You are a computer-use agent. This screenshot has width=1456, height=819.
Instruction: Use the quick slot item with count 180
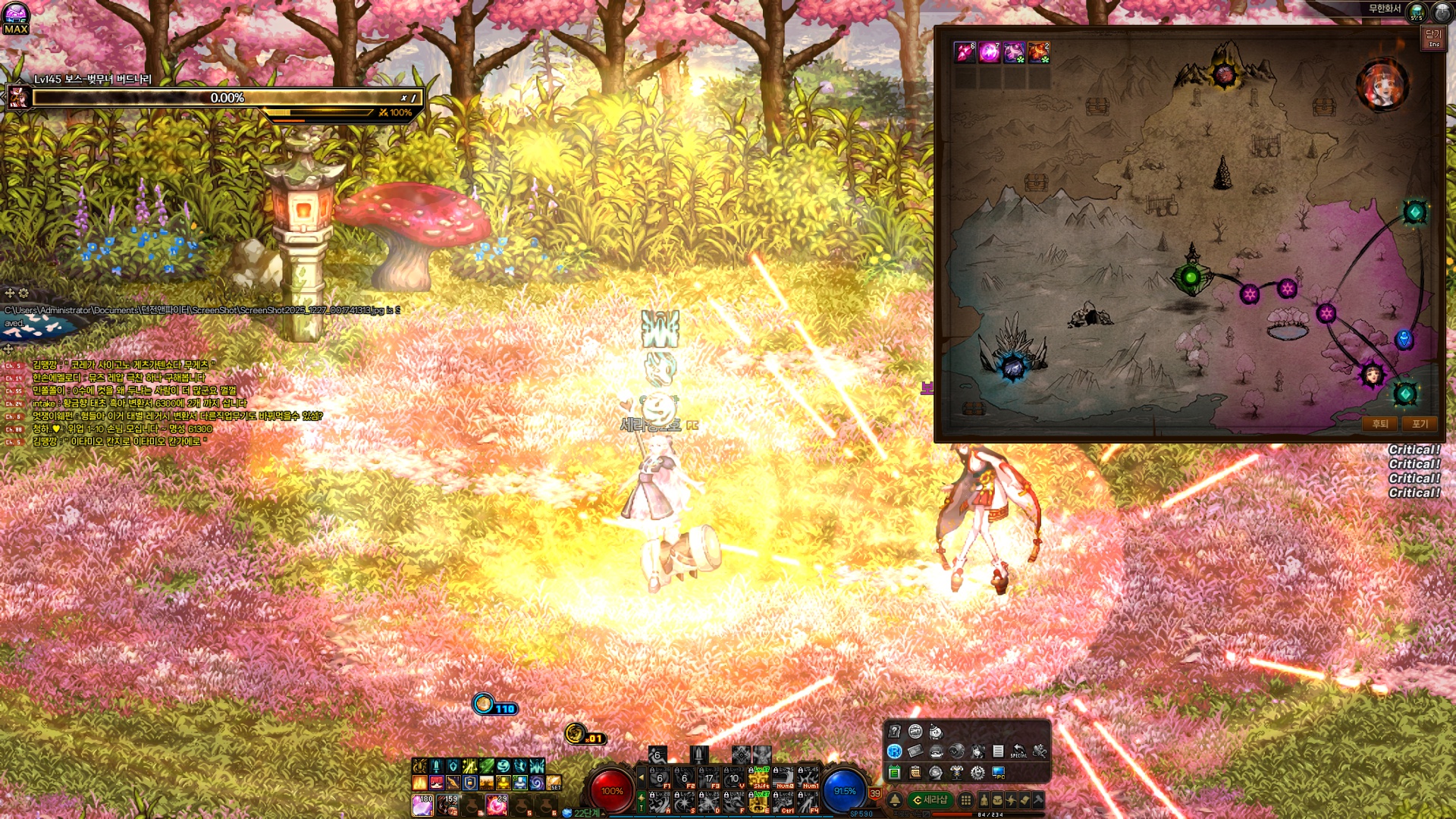click(422, 805)
